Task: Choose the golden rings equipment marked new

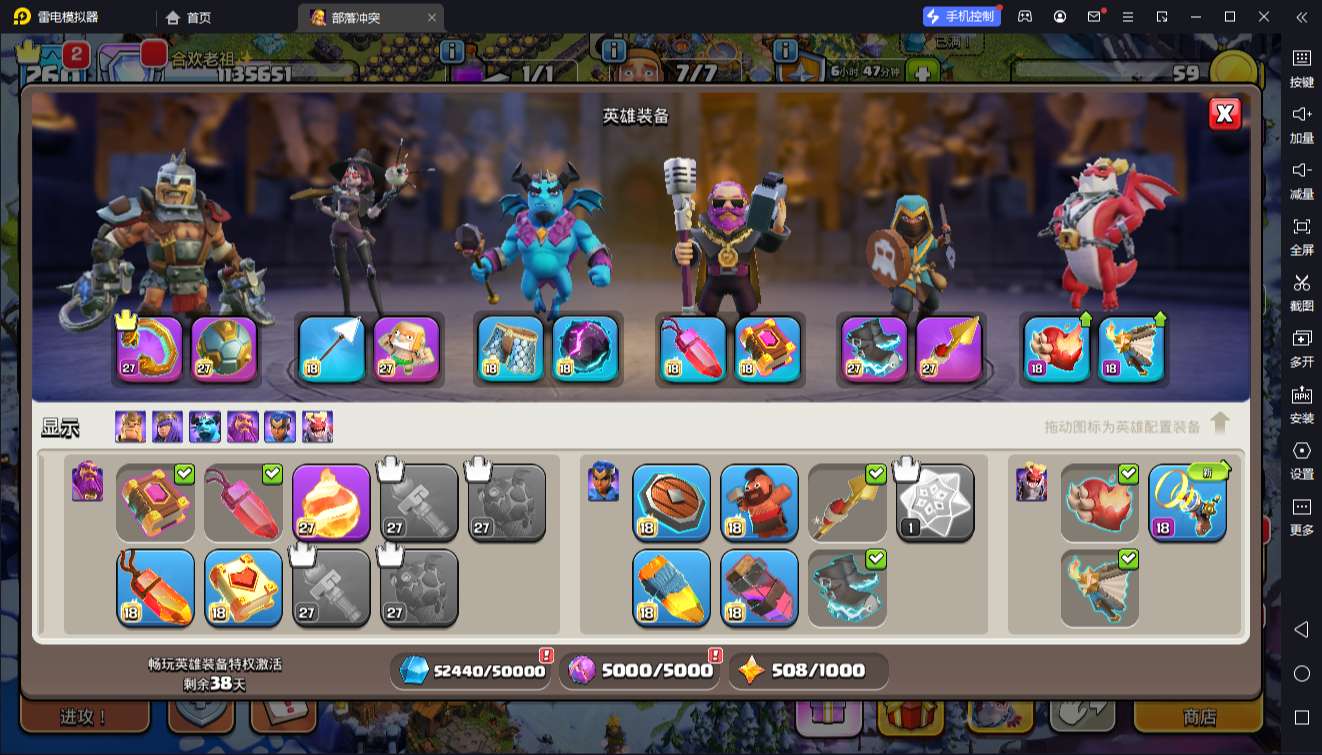Action: [1187, 503]
